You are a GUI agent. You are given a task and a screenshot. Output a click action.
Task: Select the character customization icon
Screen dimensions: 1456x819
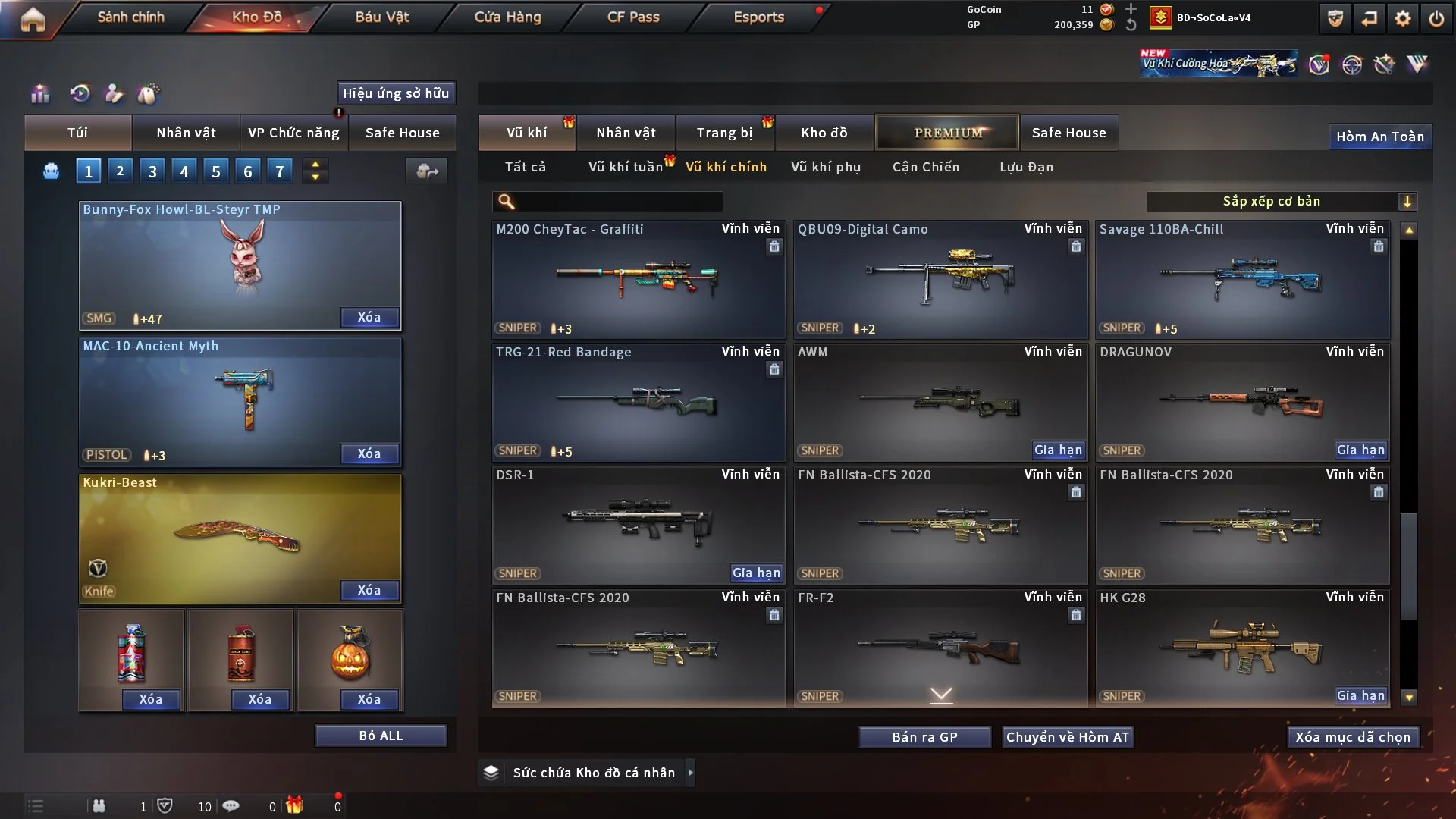click(114, 93)
